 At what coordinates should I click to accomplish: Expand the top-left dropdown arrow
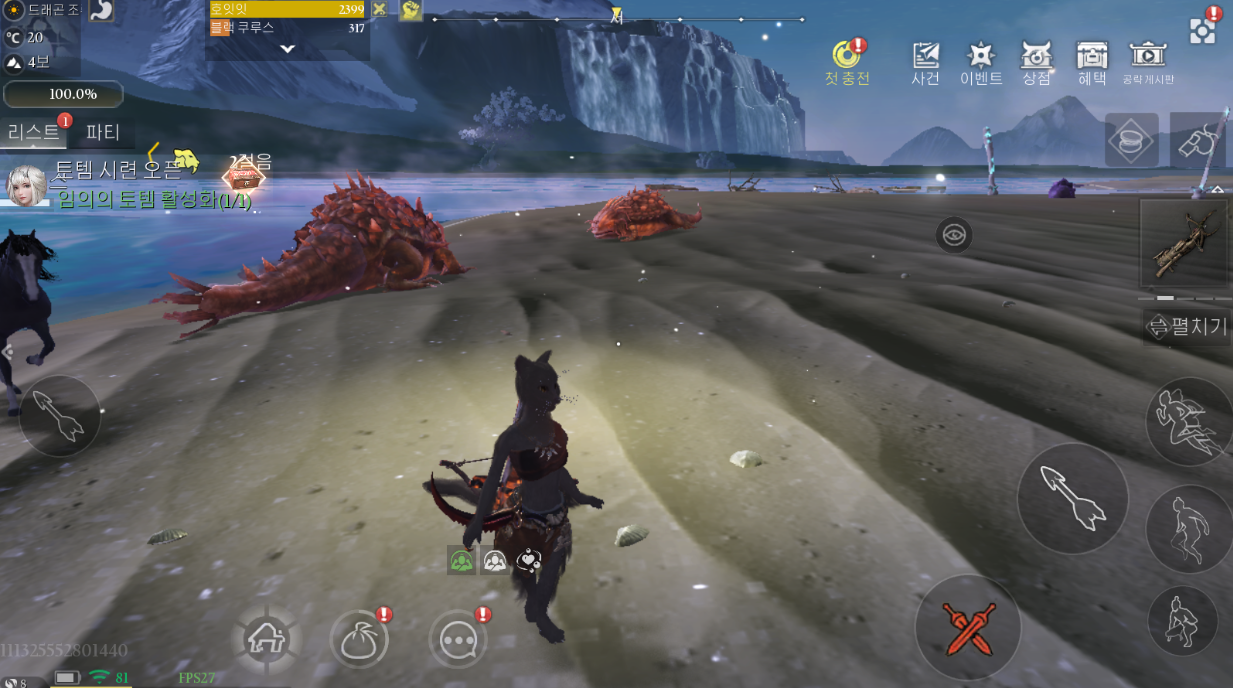click(x=287, y=48)
